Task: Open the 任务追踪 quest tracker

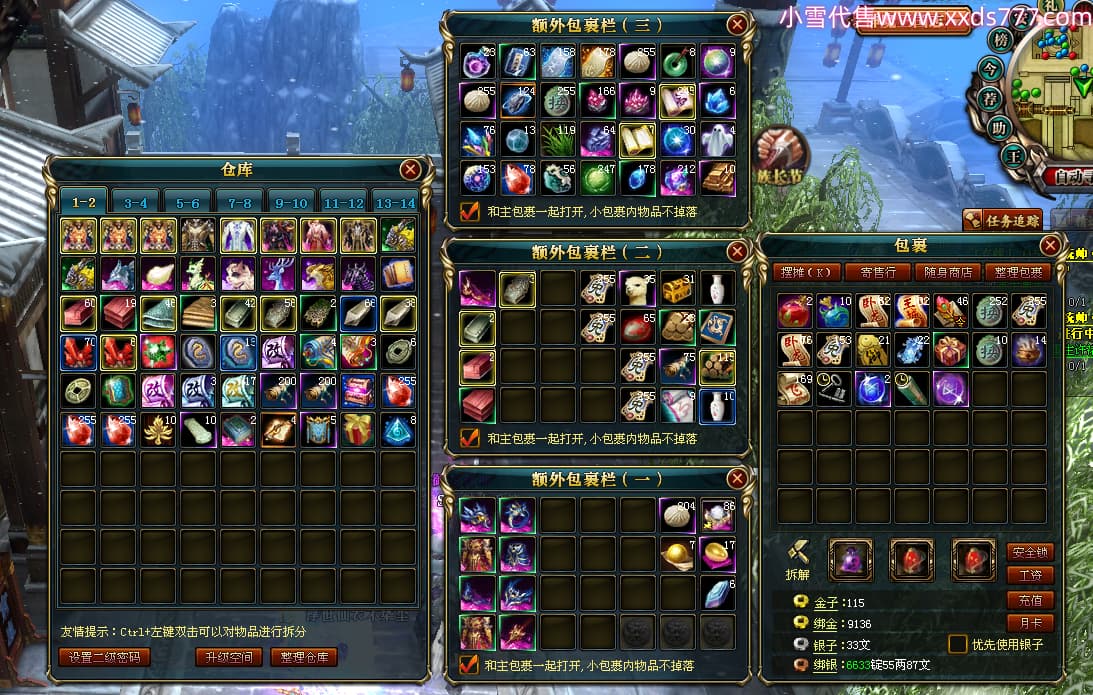Action: (1003, 220)
